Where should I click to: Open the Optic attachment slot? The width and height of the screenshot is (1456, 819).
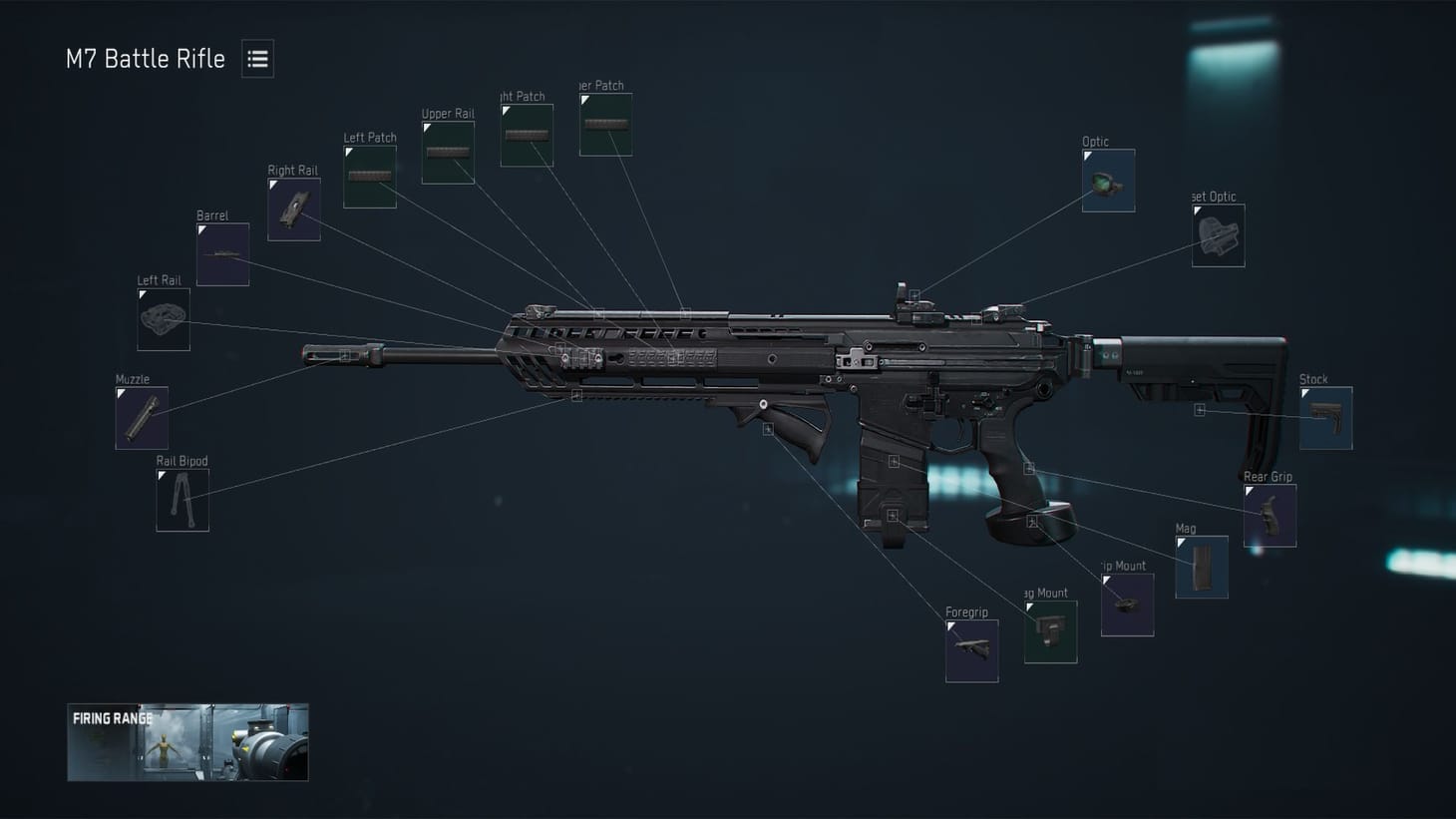[x=1108, y=180]
